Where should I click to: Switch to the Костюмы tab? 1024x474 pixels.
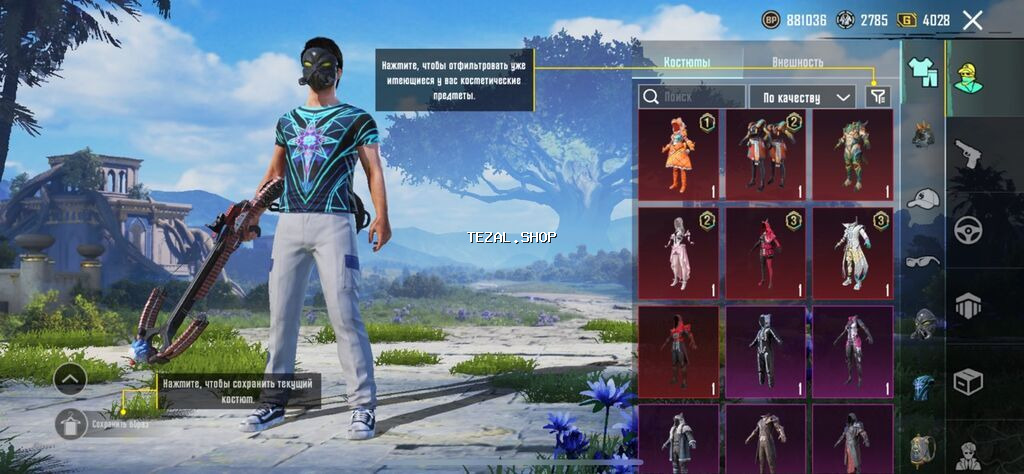(x=687, y=62)
